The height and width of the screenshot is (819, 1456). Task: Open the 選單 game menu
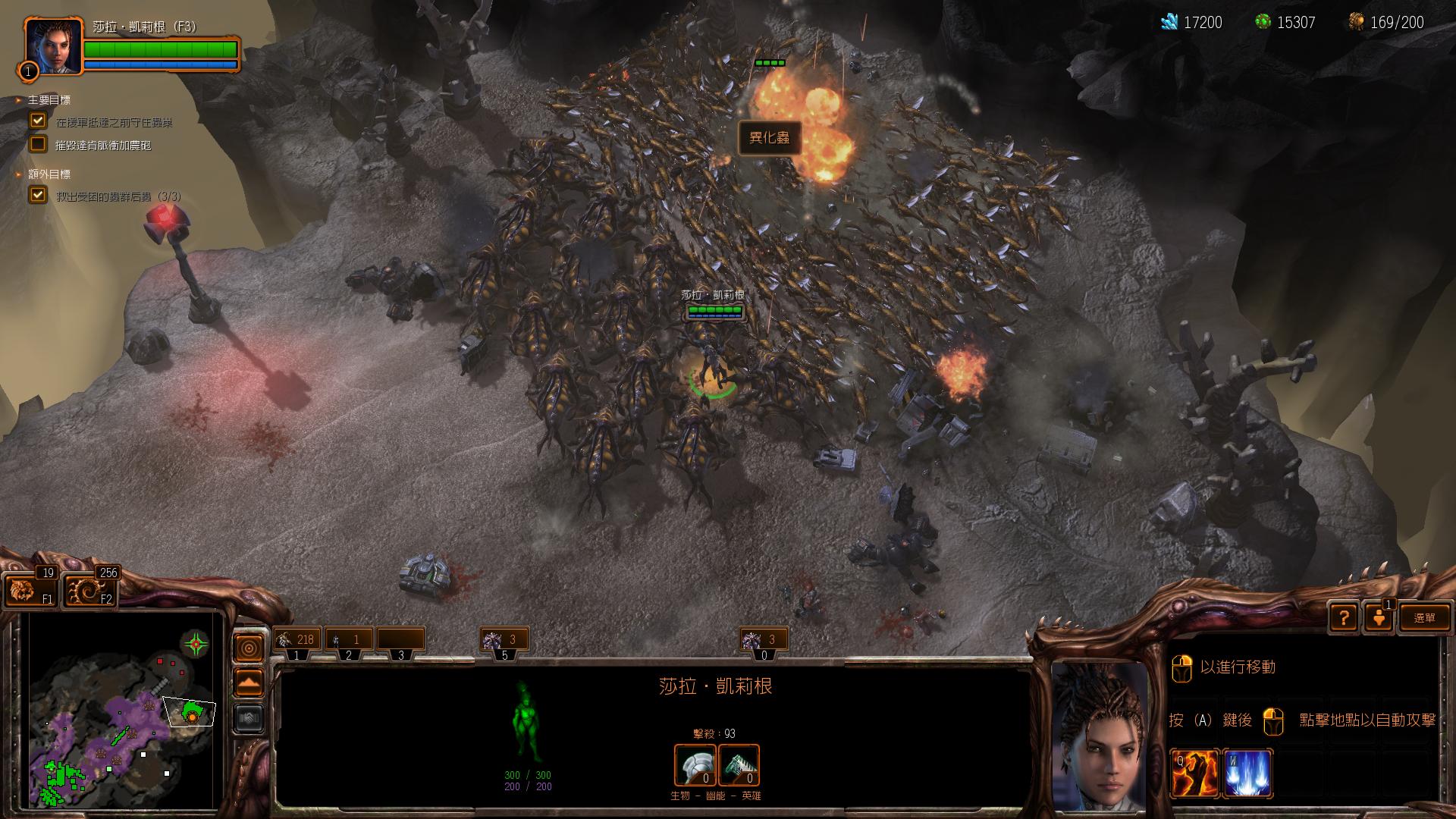[x=1424, y=617]
